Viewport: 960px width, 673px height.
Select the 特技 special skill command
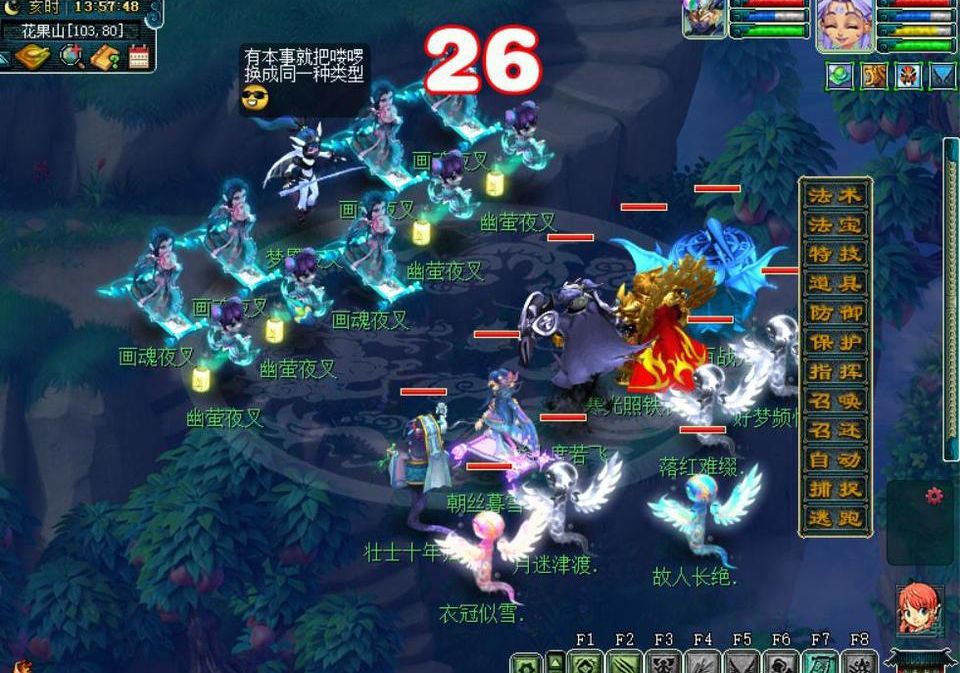(x=835, y=253)
